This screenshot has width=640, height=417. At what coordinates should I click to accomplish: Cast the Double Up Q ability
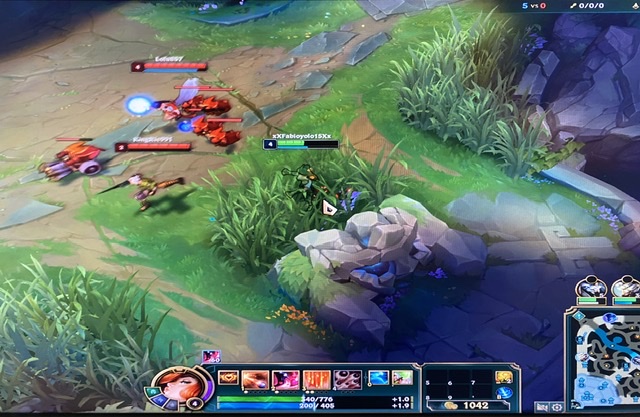pos(258,379)
